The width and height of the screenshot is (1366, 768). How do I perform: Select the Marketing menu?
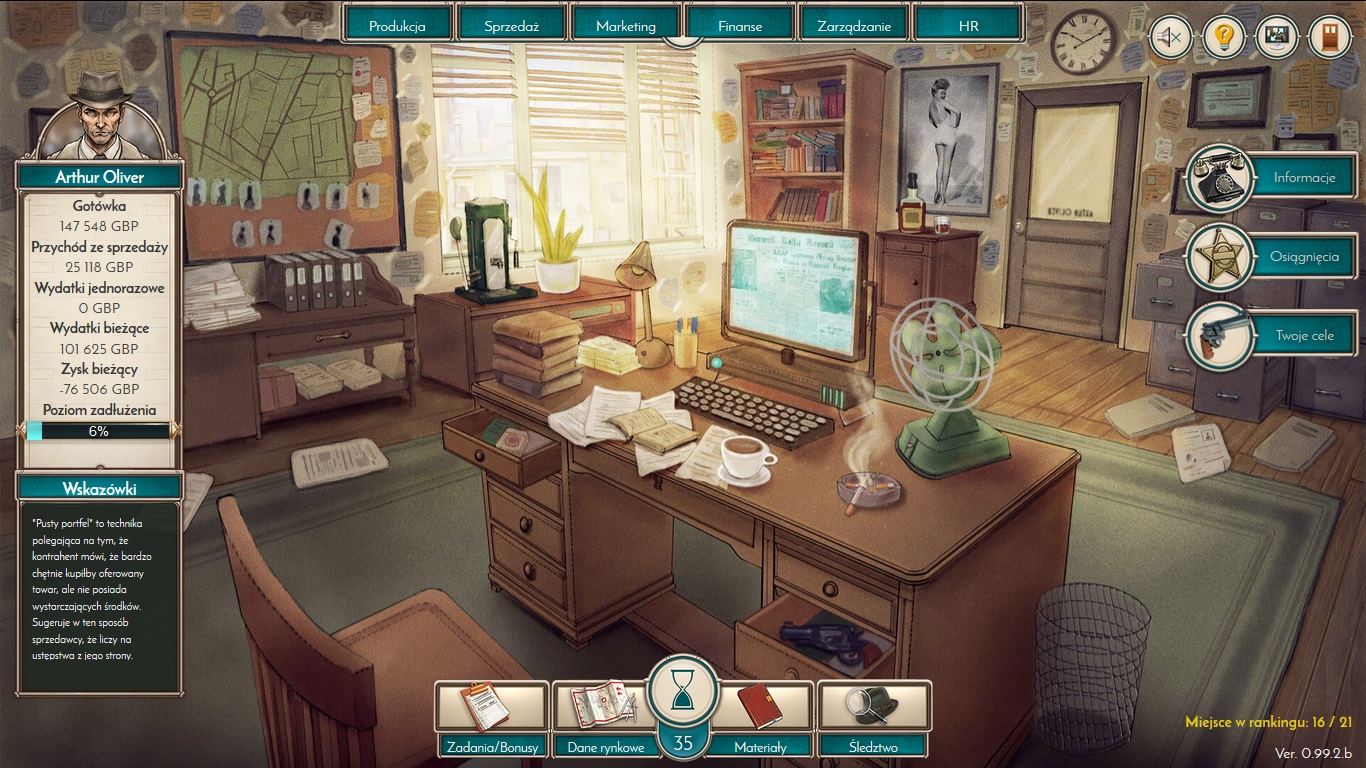(x=626, y=25)
